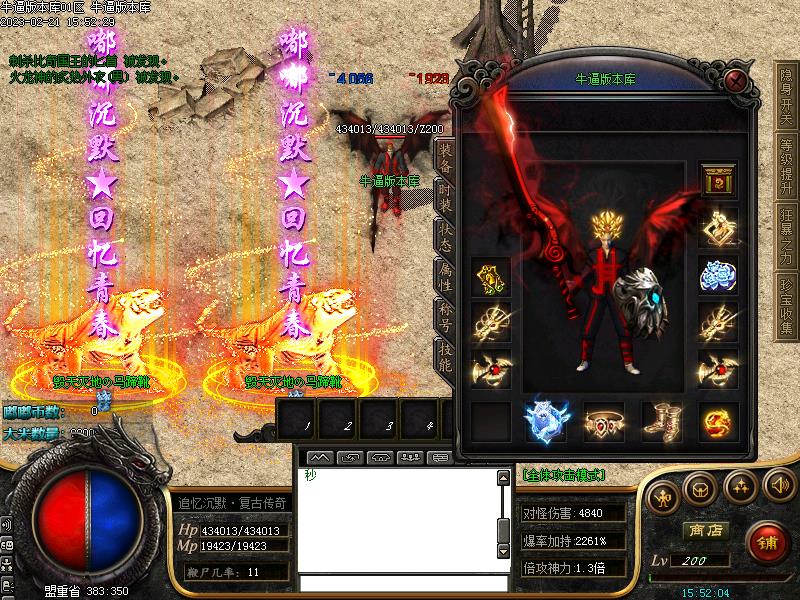Open the 时装 fashion tab

pos(445,196)
